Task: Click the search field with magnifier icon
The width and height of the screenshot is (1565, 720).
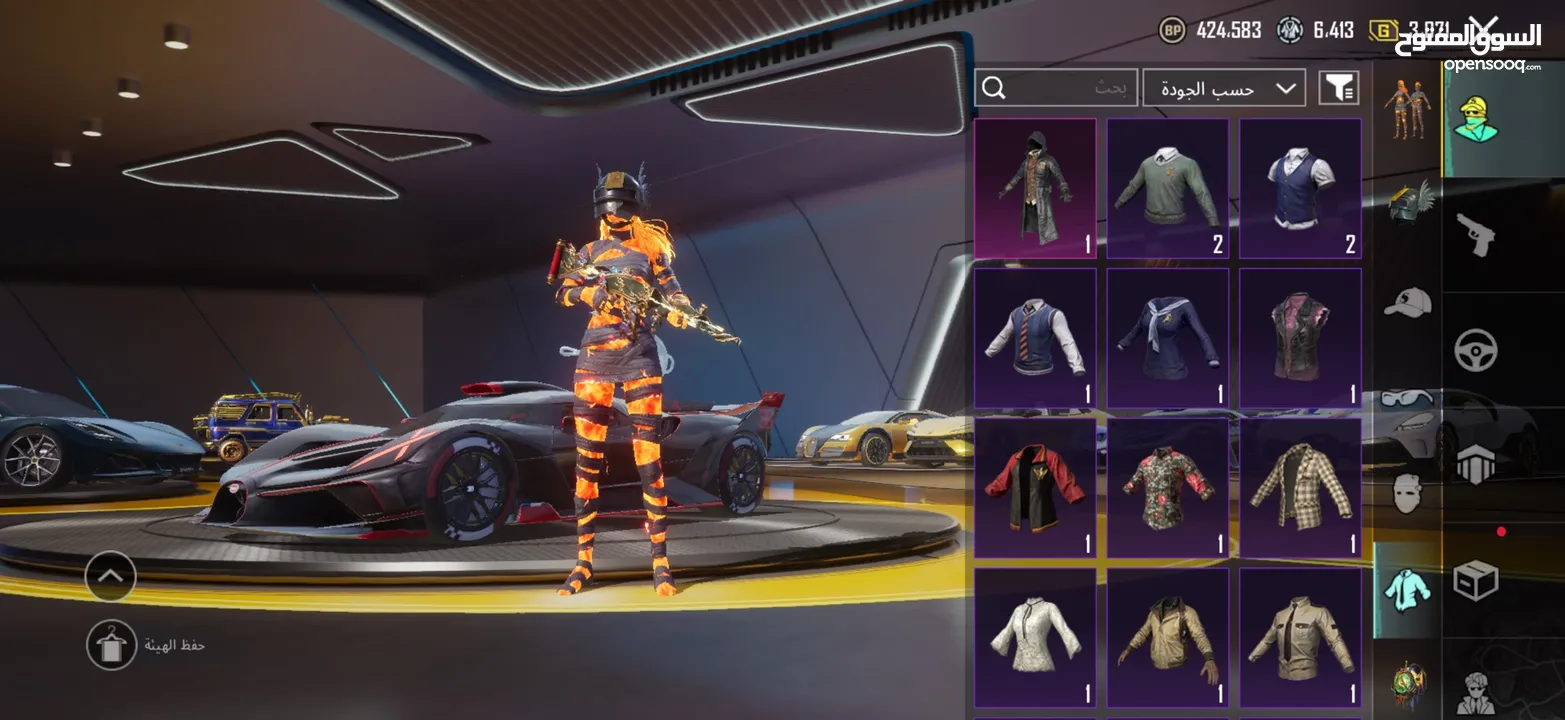Action: click(x=1056, y=88)
